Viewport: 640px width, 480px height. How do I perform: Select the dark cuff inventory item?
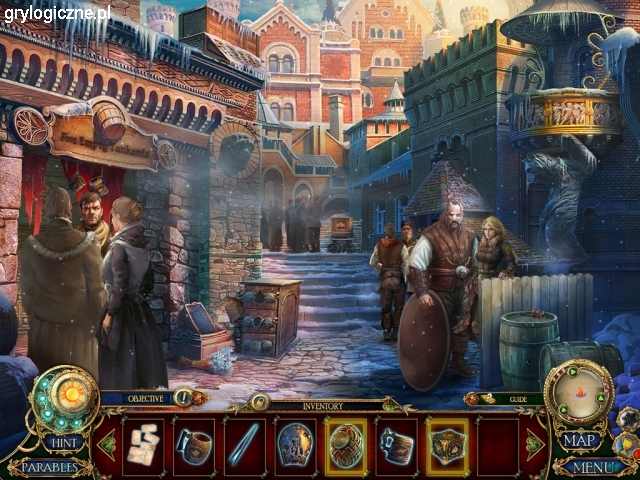[x=396, y=445]
